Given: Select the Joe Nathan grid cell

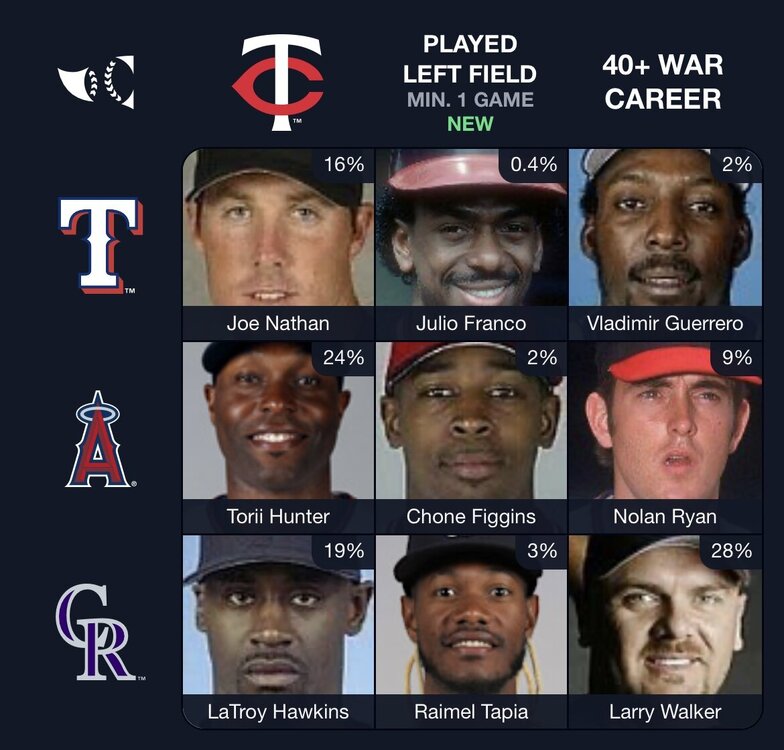Looking at the screenshot, I should (x=278, y=244).
